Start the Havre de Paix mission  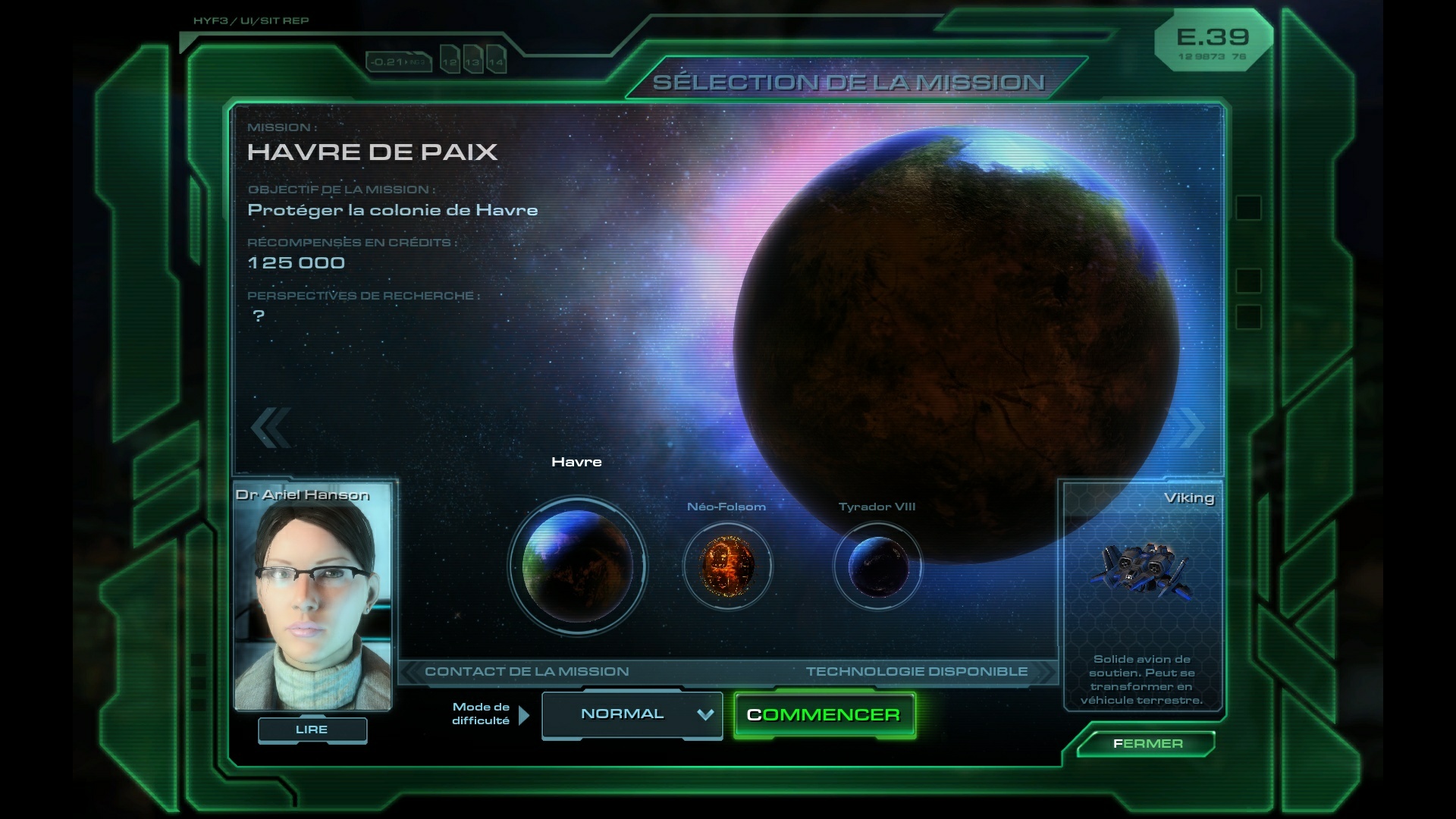click(824, 715)
